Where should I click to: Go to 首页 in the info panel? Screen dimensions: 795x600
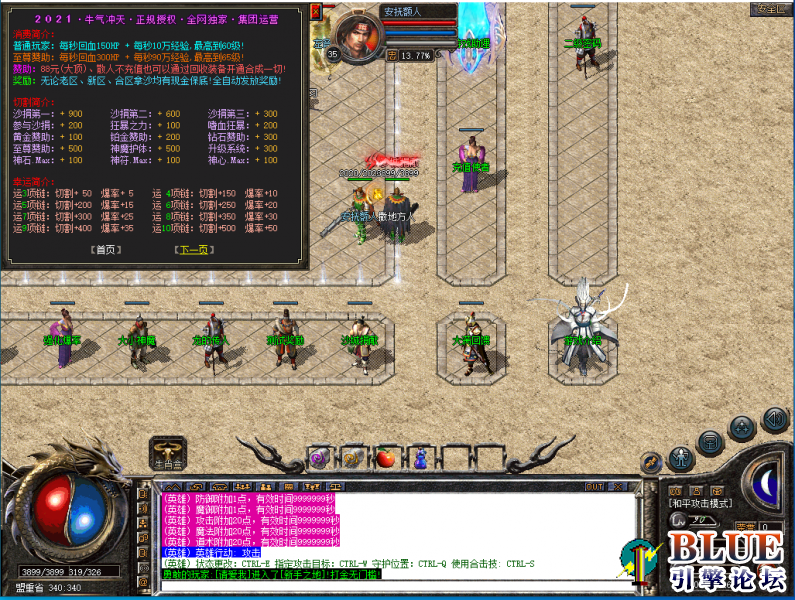[105, 250]
